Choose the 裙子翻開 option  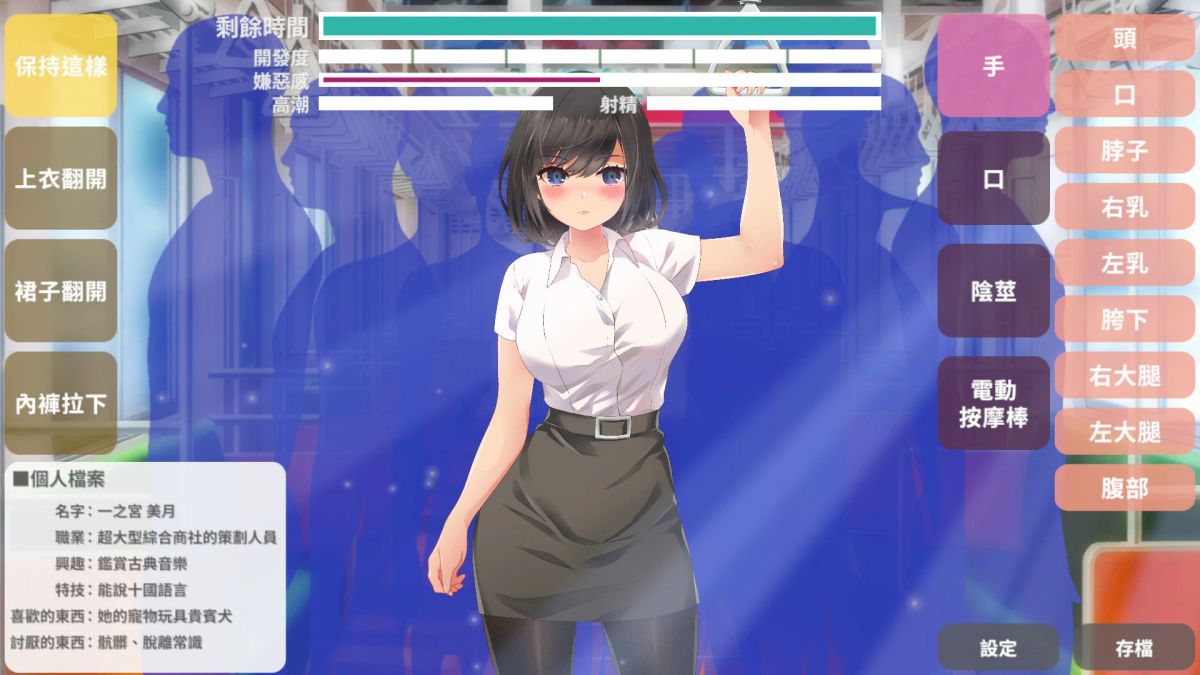pos(61,292)
